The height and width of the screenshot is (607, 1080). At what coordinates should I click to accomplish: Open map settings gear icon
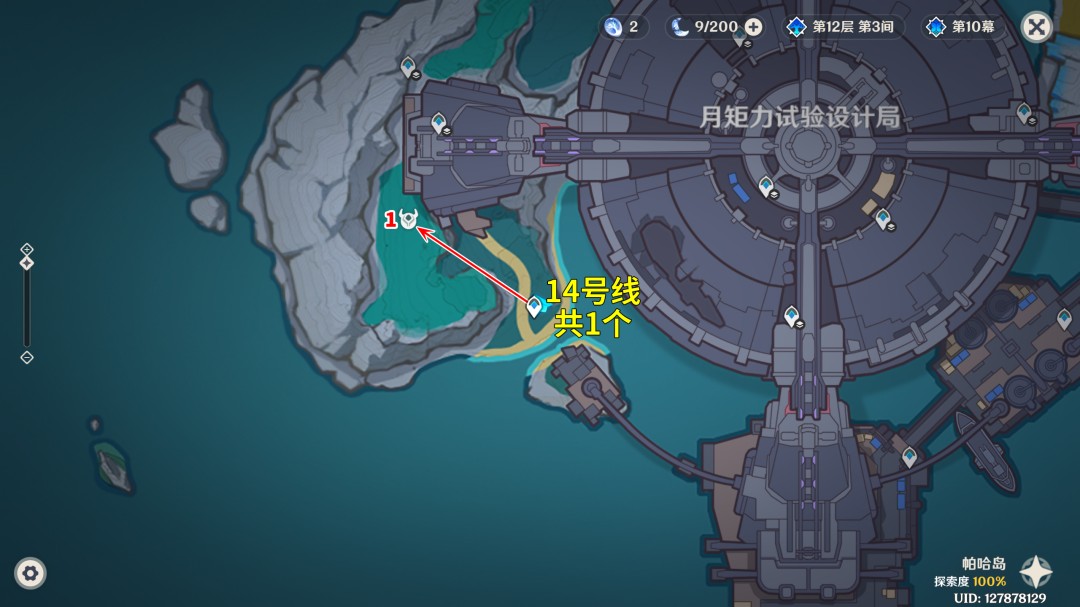(x=30, y=573)
